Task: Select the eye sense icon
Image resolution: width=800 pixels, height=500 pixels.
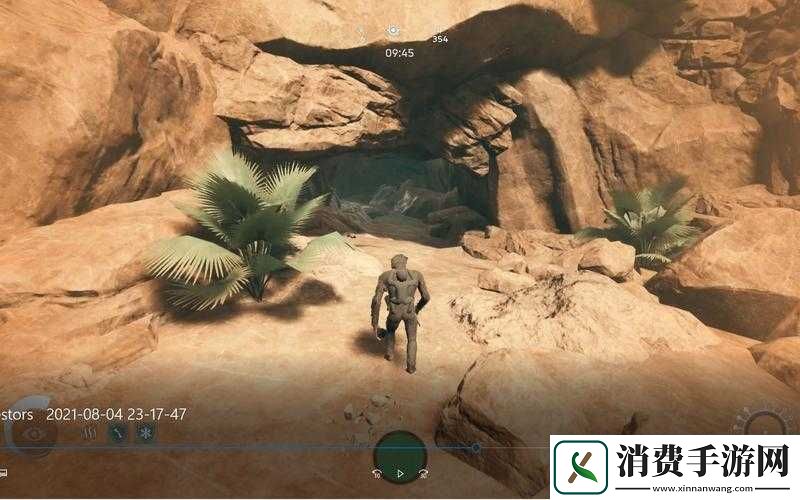Action: 33,434
